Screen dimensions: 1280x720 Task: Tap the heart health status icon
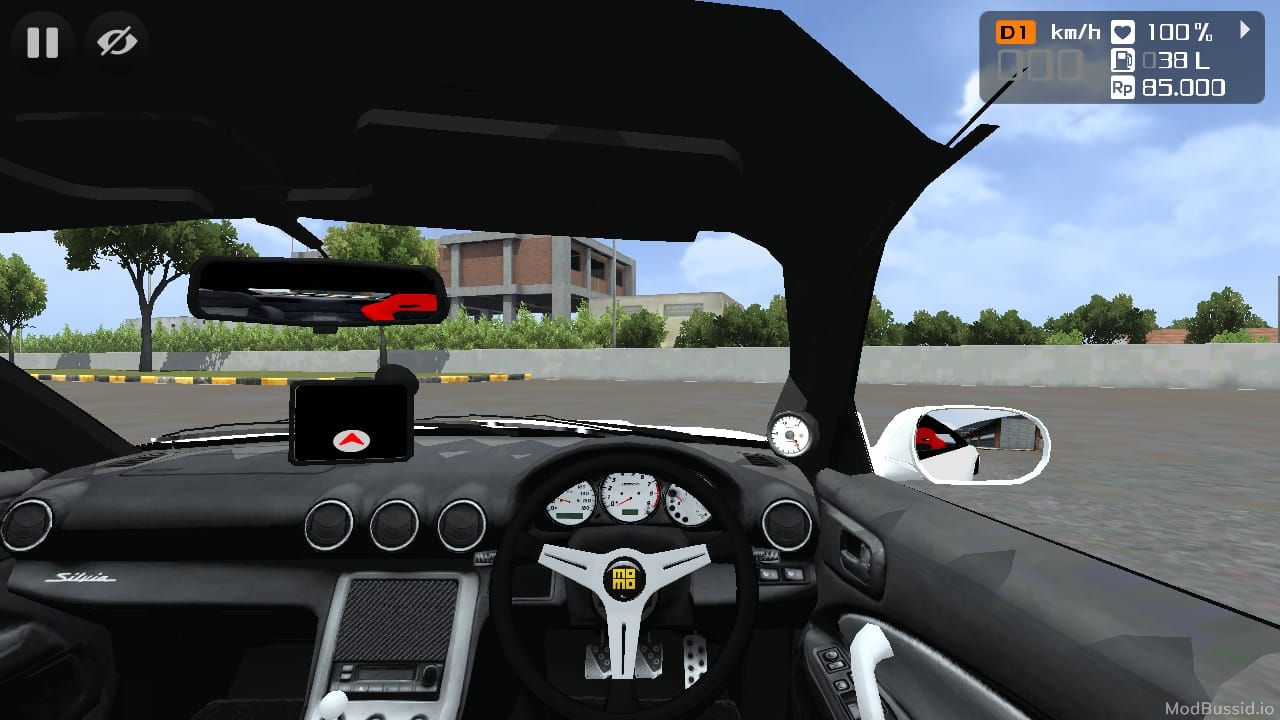coord(1121,31)
